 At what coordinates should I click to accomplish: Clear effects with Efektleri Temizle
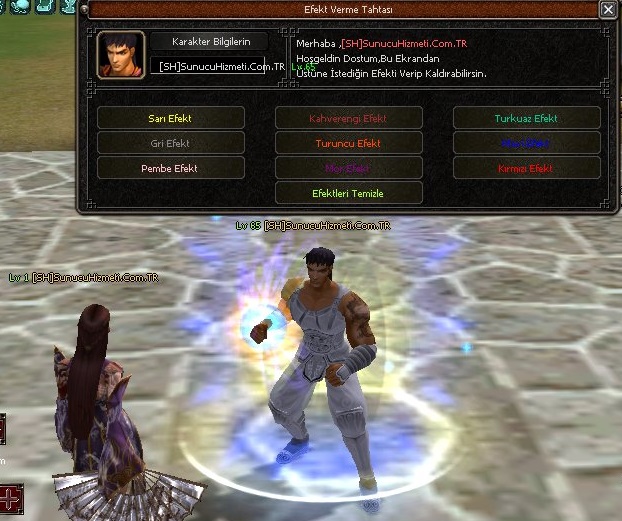pos(349,192)
